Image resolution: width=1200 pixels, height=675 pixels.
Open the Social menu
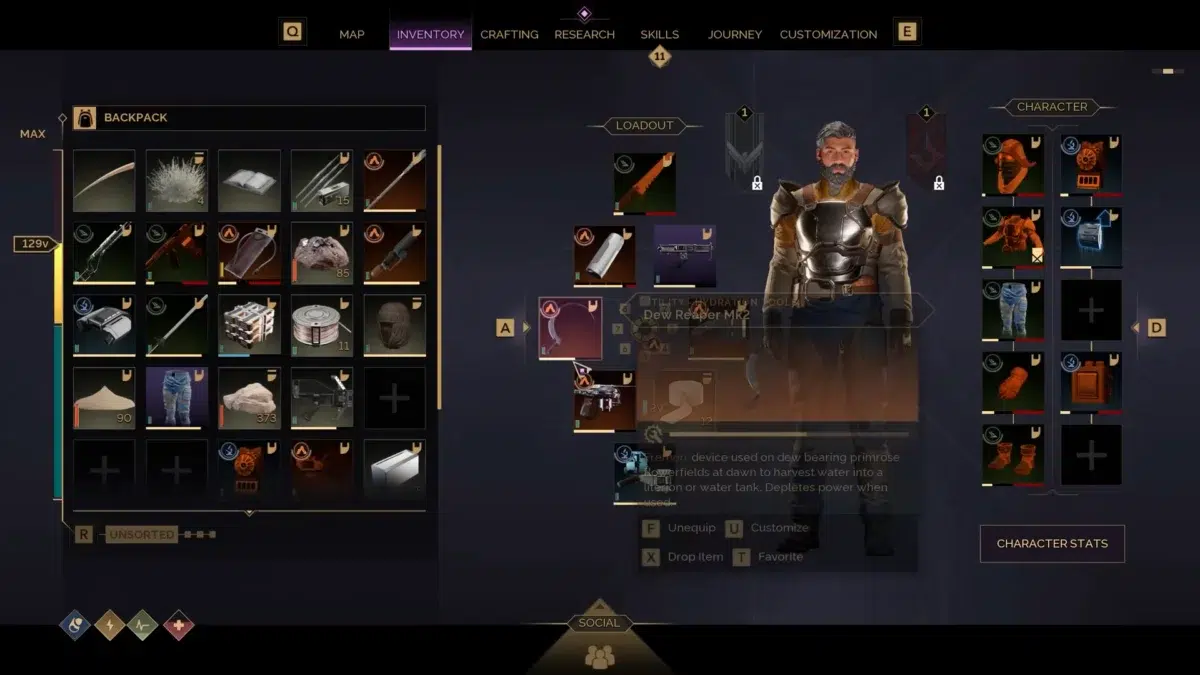point(599,642)
